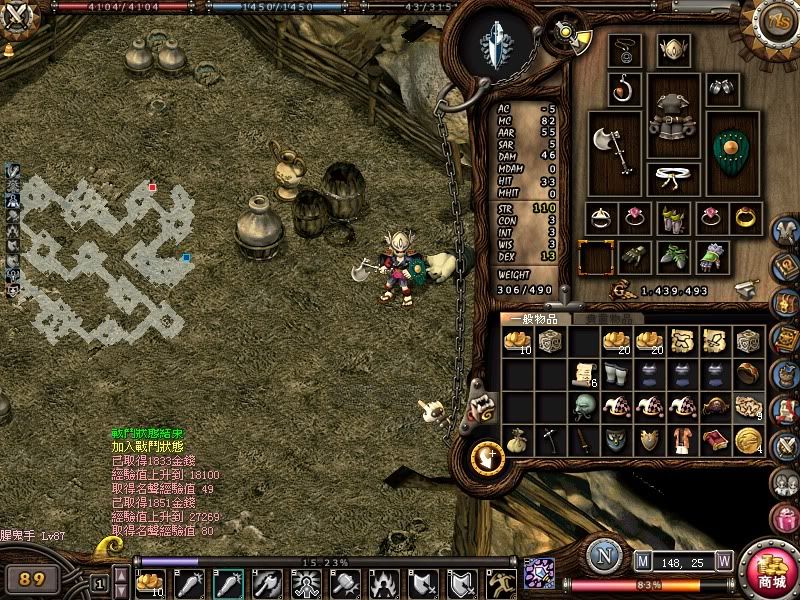Open the pink gift box side button
The image size is (800, 600).
click(786, 519)
